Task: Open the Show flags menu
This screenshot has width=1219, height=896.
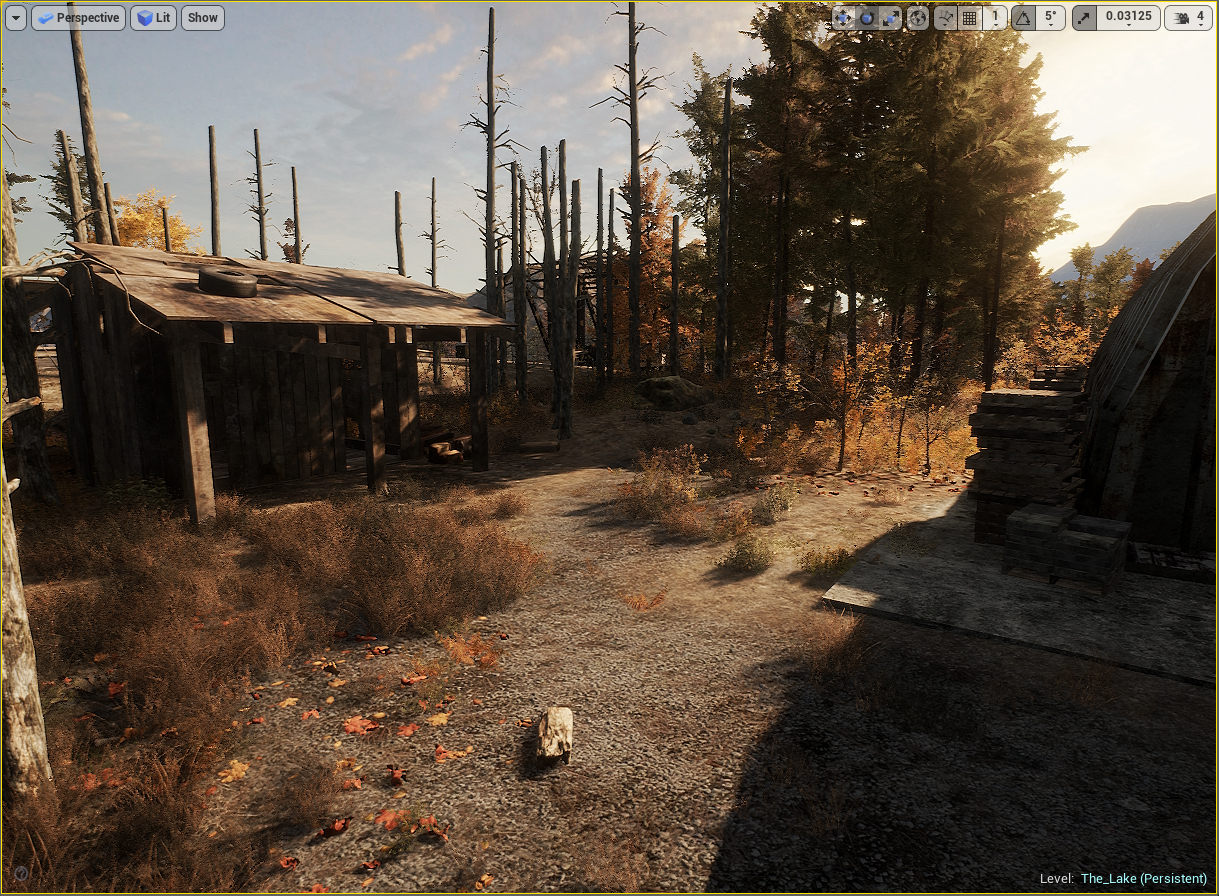Action: coord(202,17)
